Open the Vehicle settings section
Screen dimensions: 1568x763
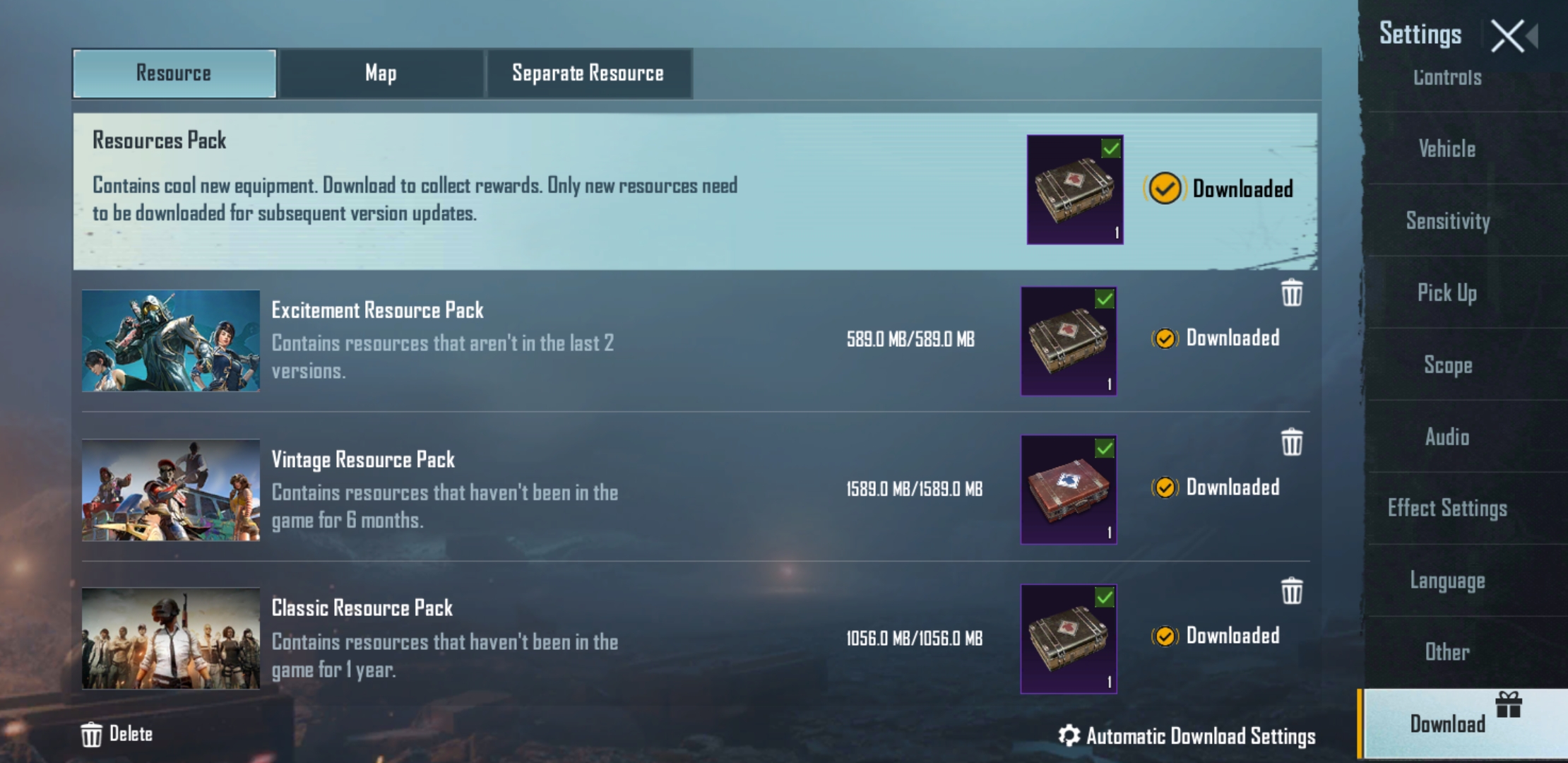pyautogui.click(x=1447, y=149)
